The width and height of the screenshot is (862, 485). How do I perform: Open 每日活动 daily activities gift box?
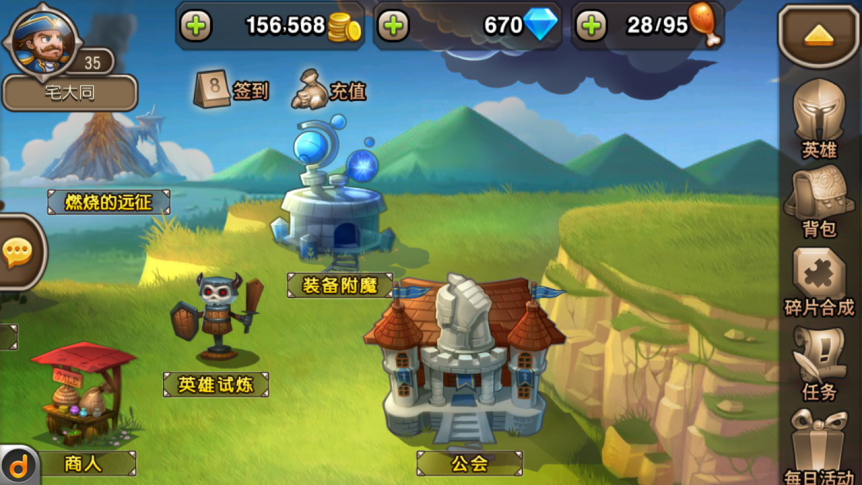819,445
